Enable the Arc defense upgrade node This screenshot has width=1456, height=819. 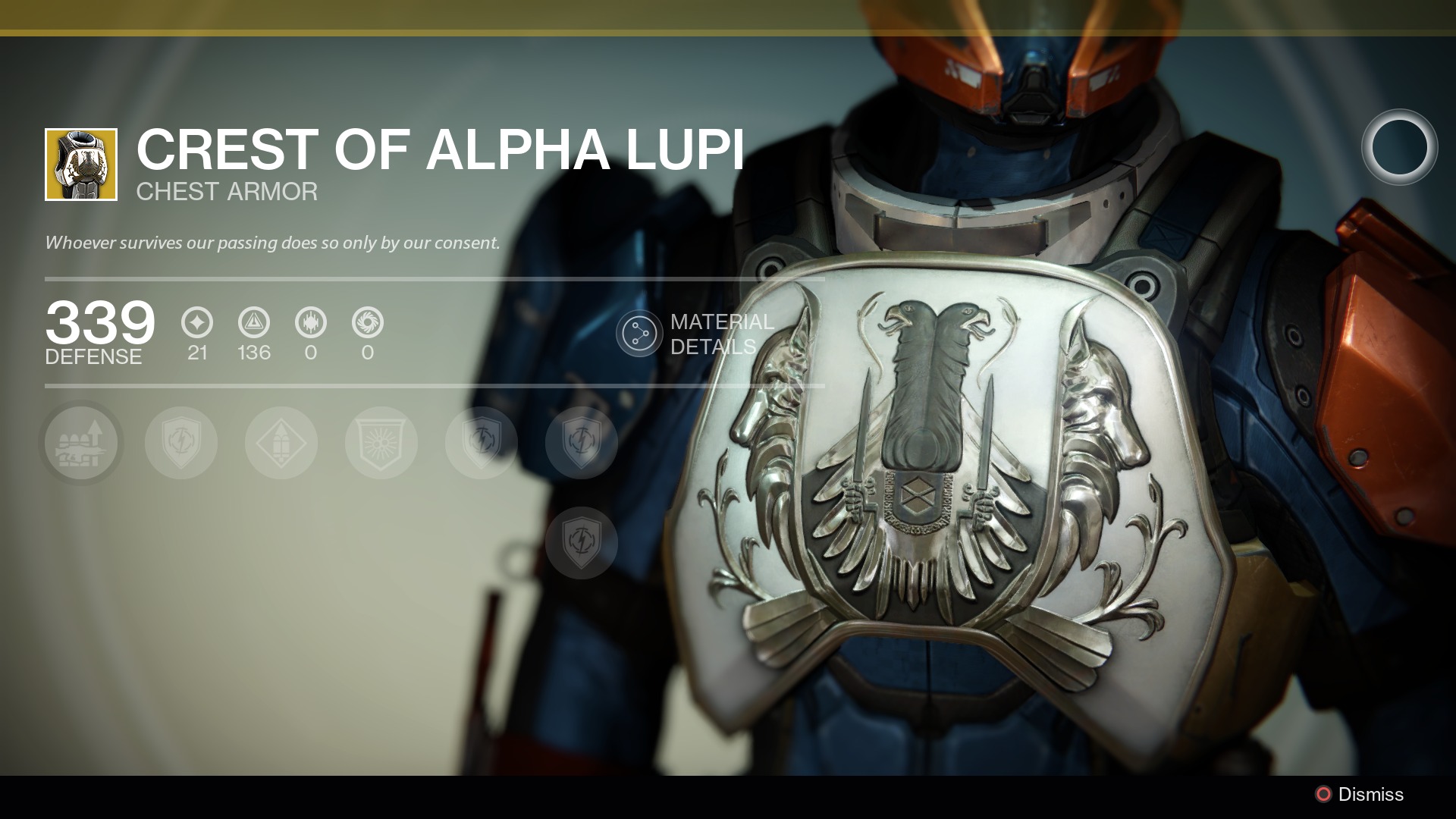click(x=182, y=443)
